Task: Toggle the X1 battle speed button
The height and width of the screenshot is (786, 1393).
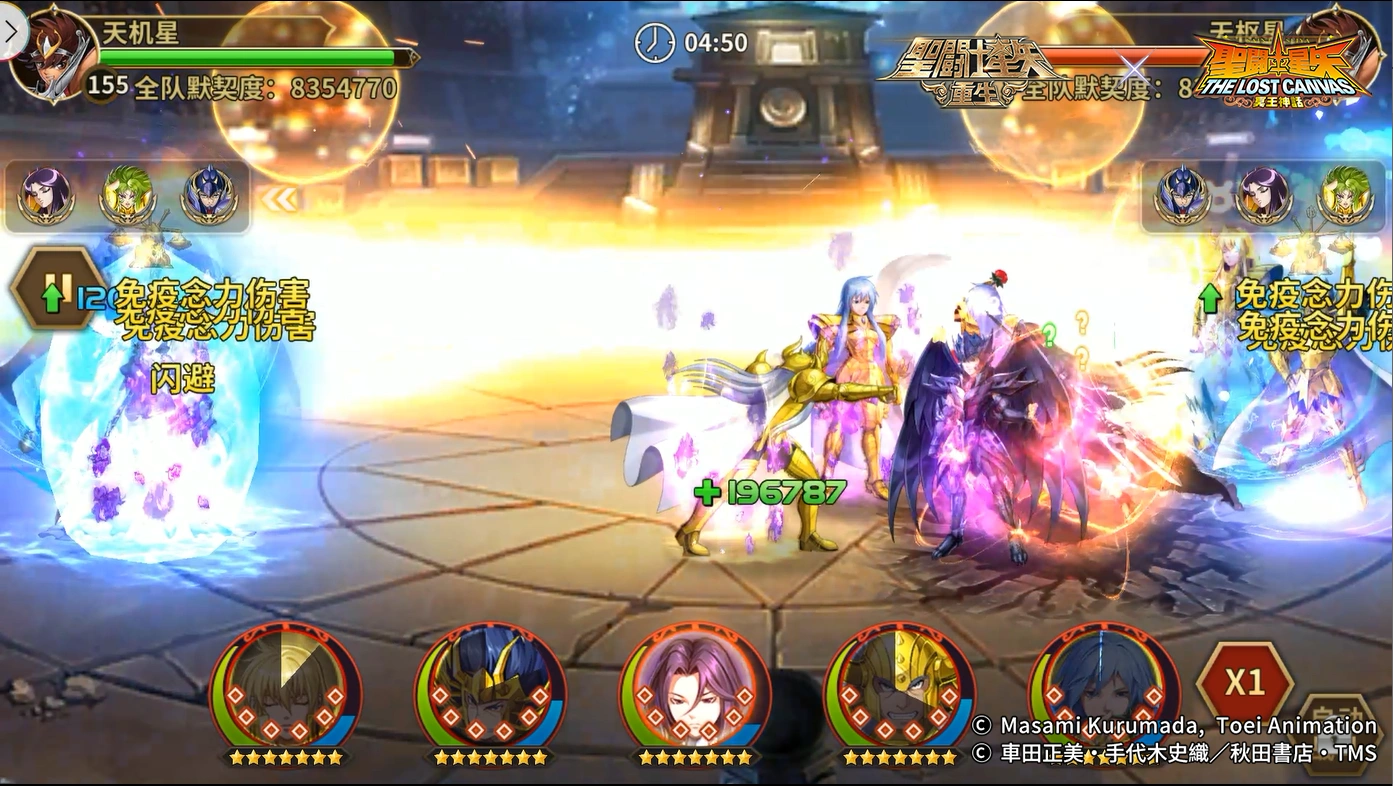Action: (x=1244, y=682)
